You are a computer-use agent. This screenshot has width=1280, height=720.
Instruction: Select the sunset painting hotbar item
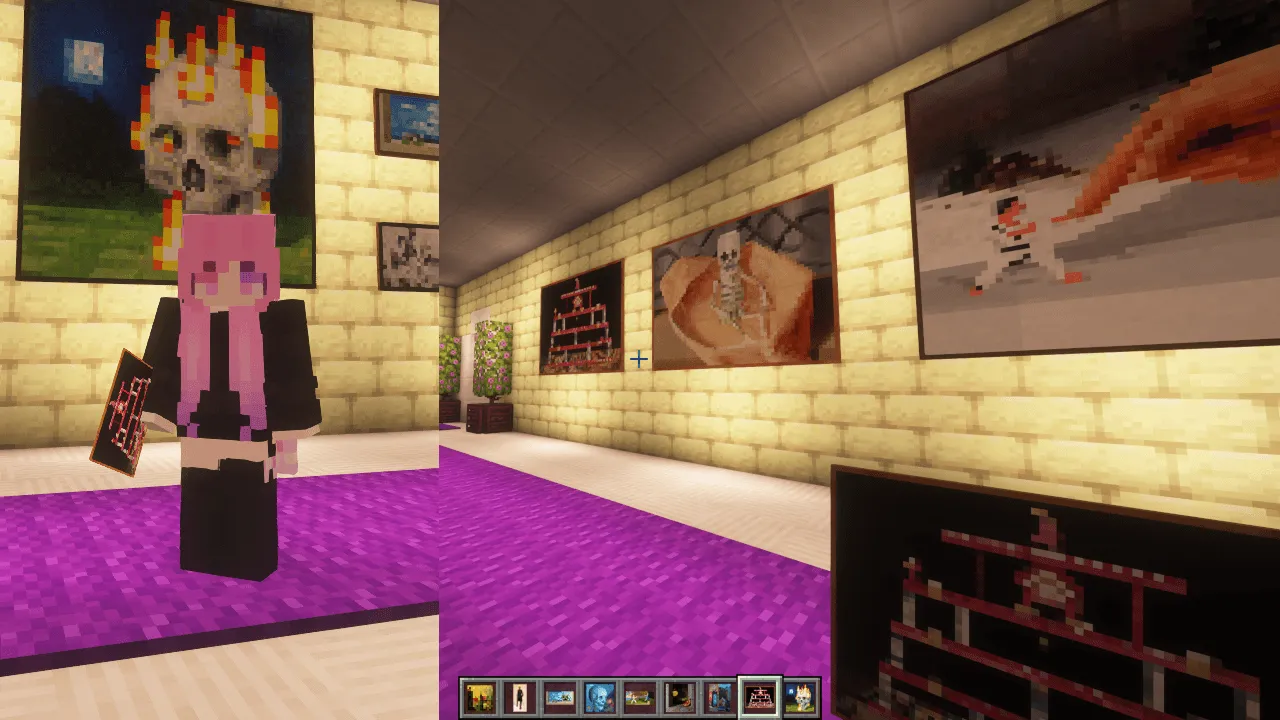pos(680,697)
